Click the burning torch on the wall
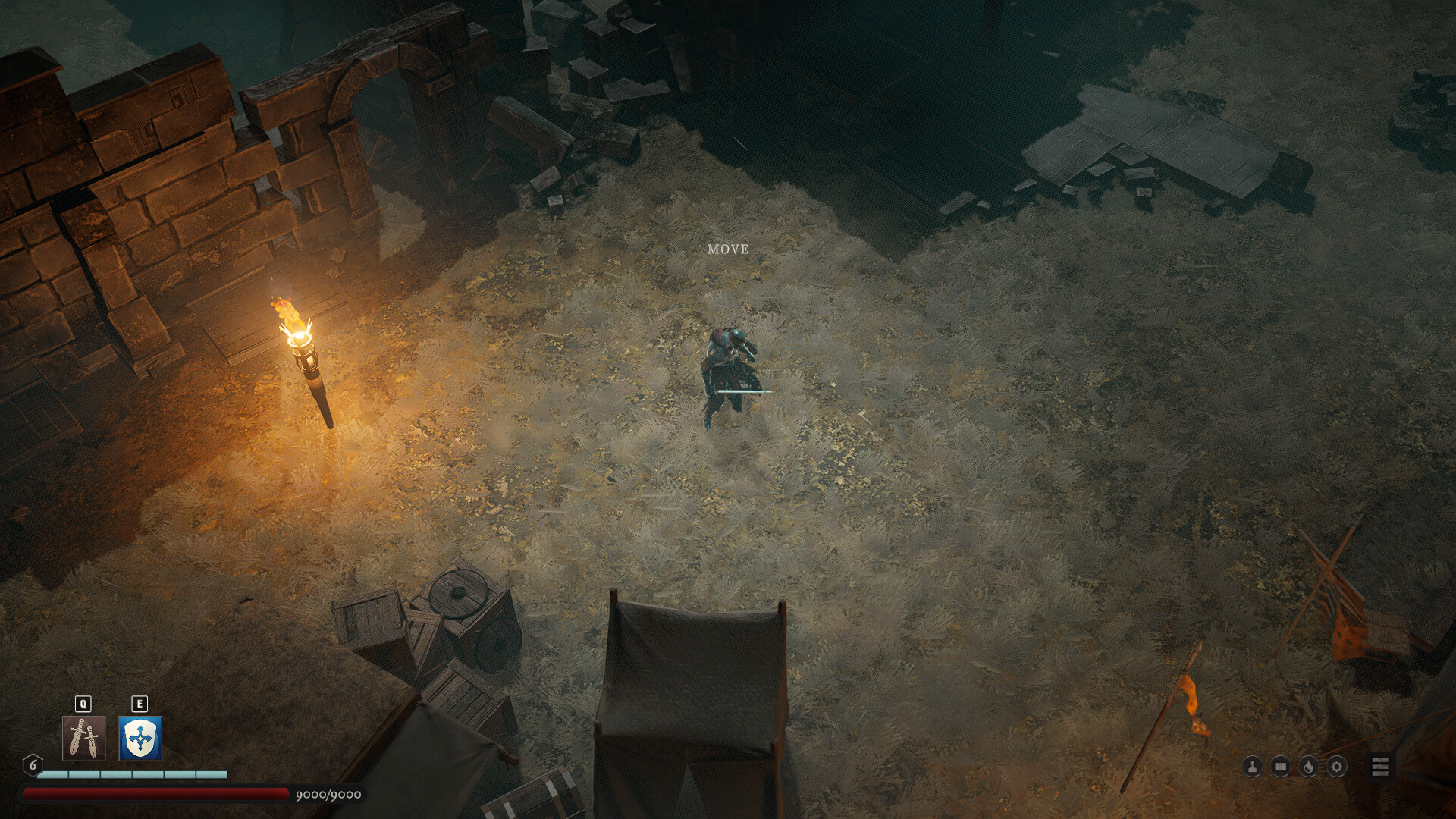Viewport: 1456px width, 819px height. click(302, 341)
